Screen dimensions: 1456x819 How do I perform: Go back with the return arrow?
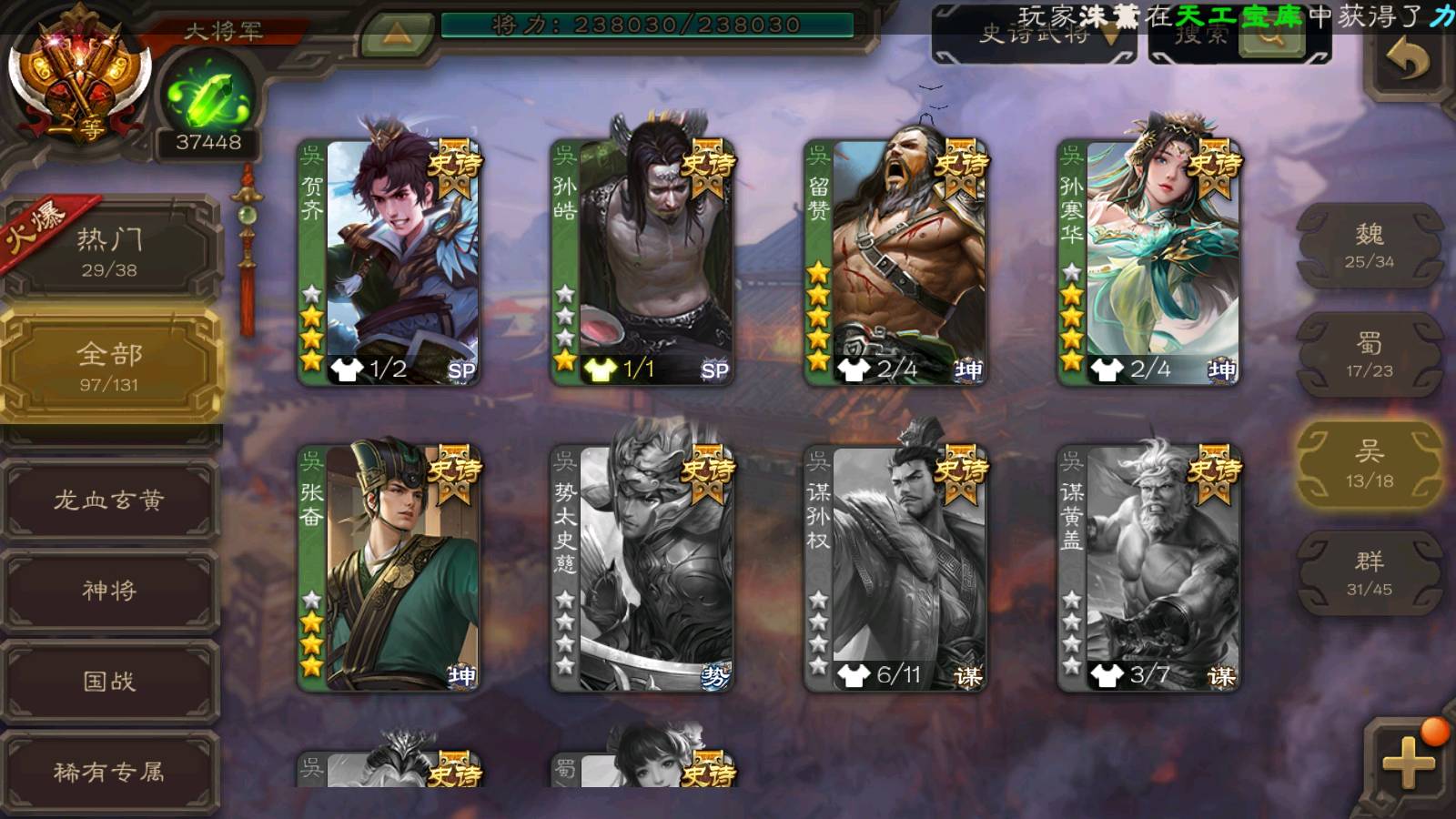(x=1407, y=62)
